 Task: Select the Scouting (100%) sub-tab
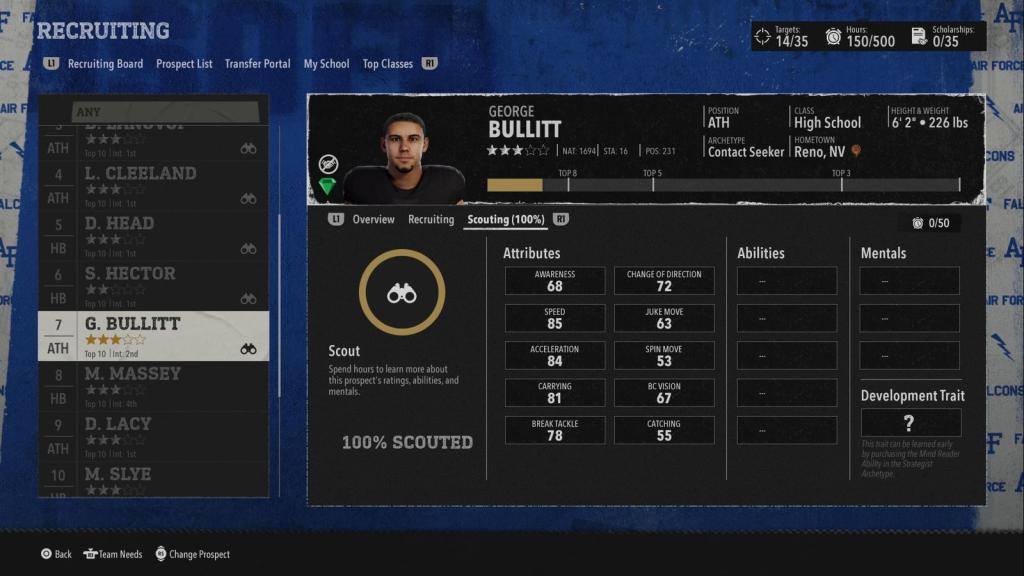point(507,220)
